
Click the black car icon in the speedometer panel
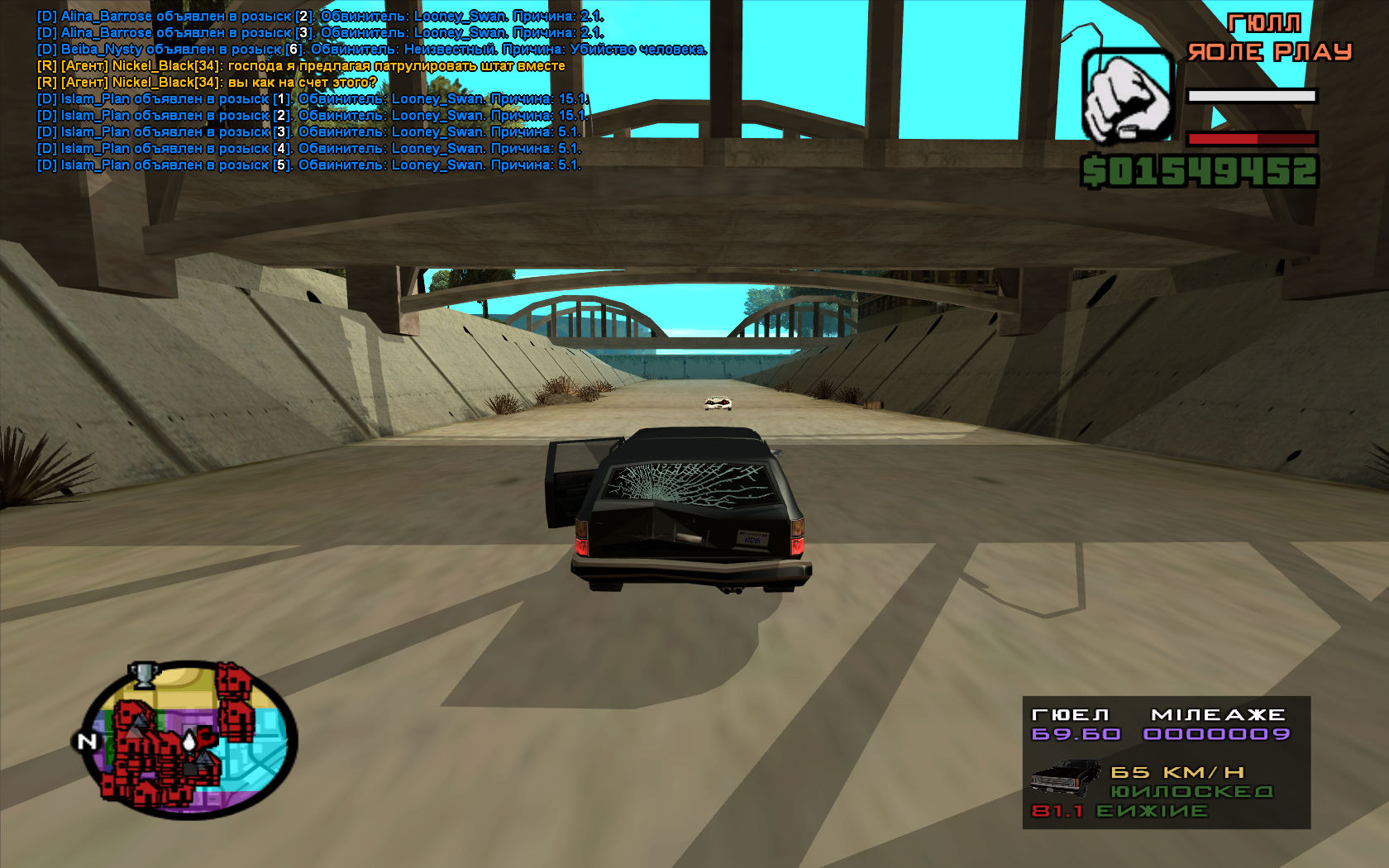point(1065,778)
